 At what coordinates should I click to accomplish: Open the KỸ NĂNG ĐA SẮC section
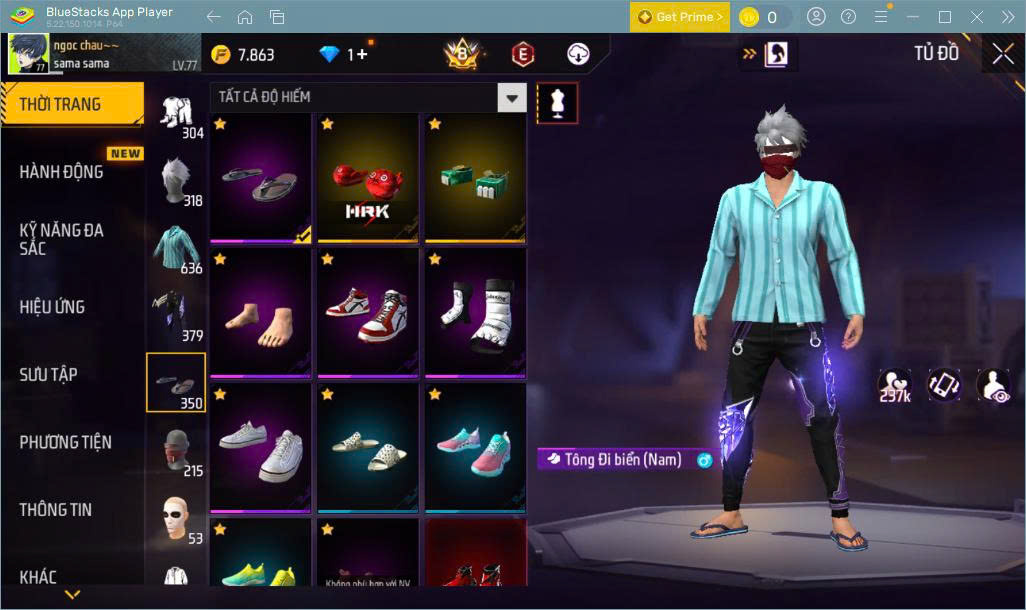[61, 239]
